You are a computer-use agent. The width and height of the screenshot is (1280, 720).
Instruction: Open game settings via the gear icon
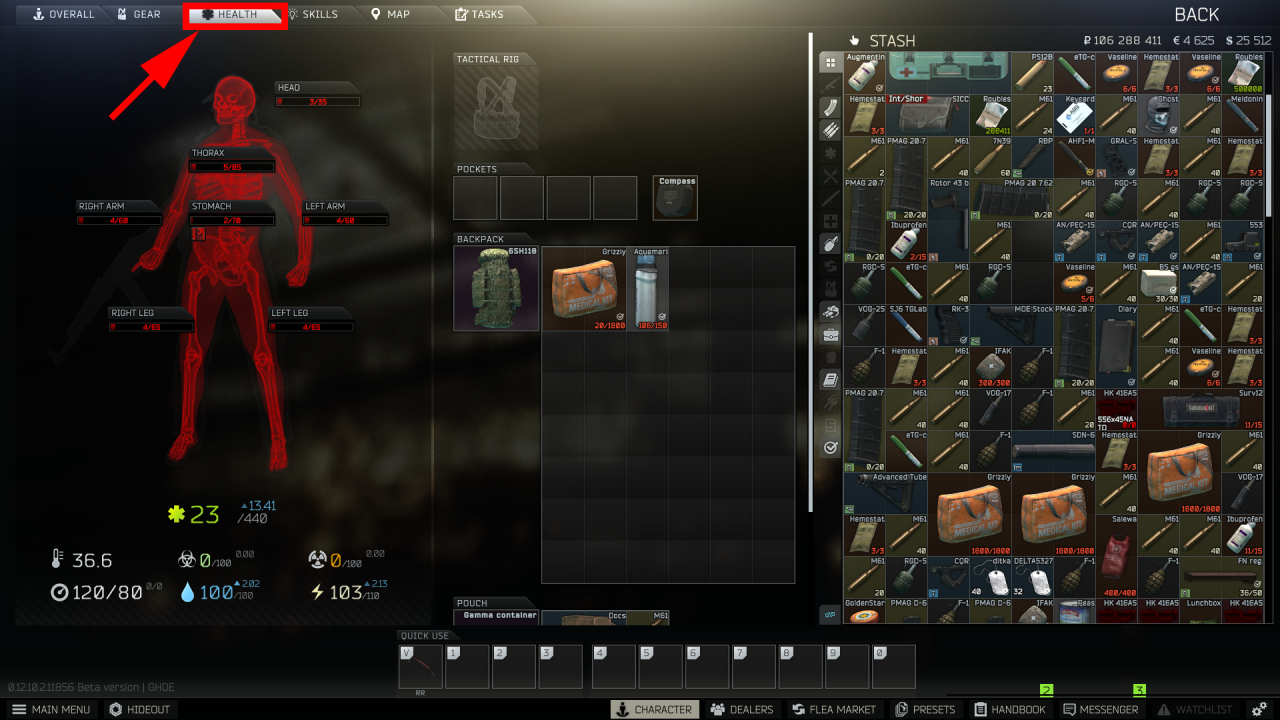[1258, 709]
